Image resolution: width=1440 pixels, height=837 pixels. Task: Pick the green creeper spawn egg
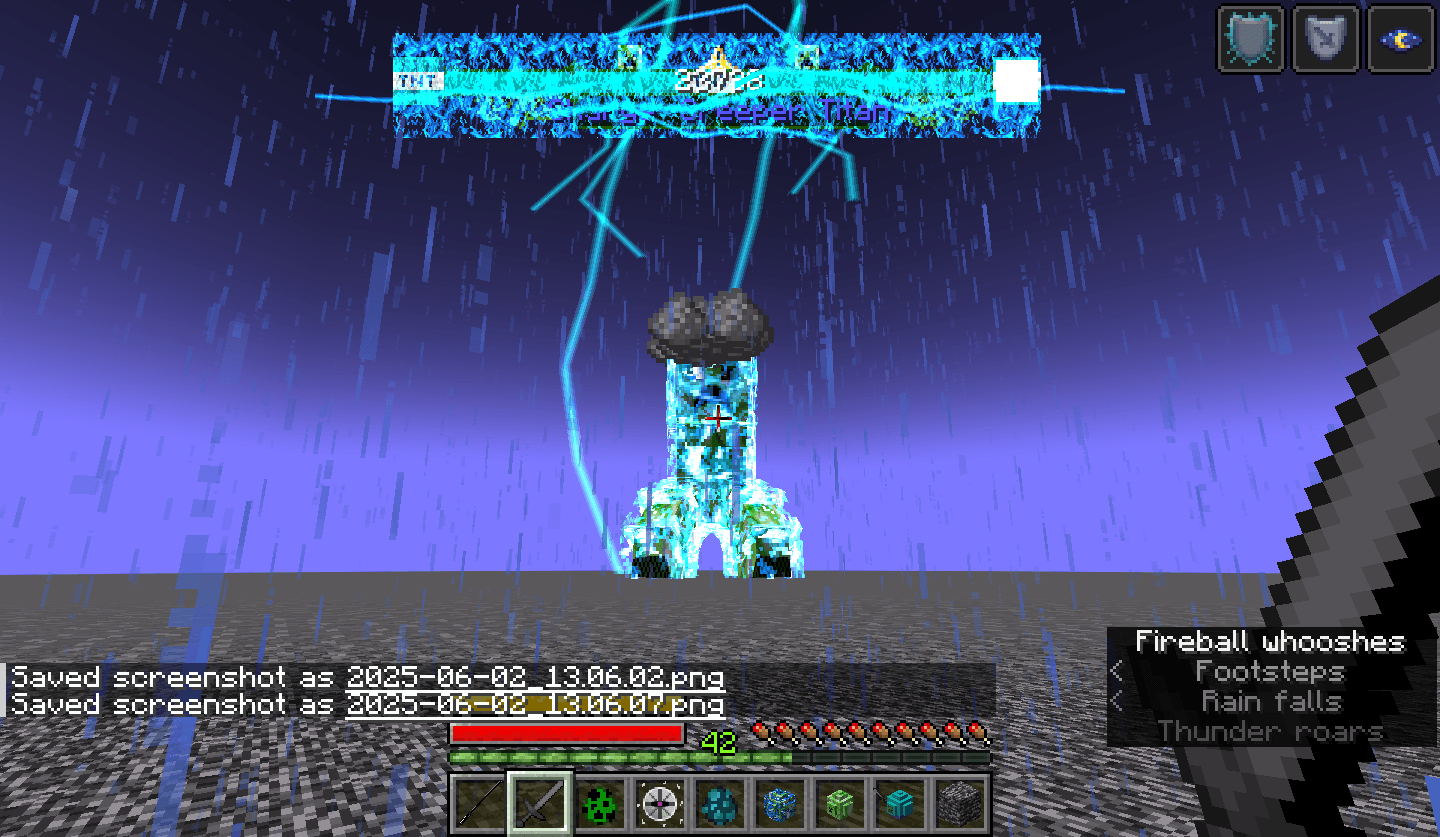(599, 803)
